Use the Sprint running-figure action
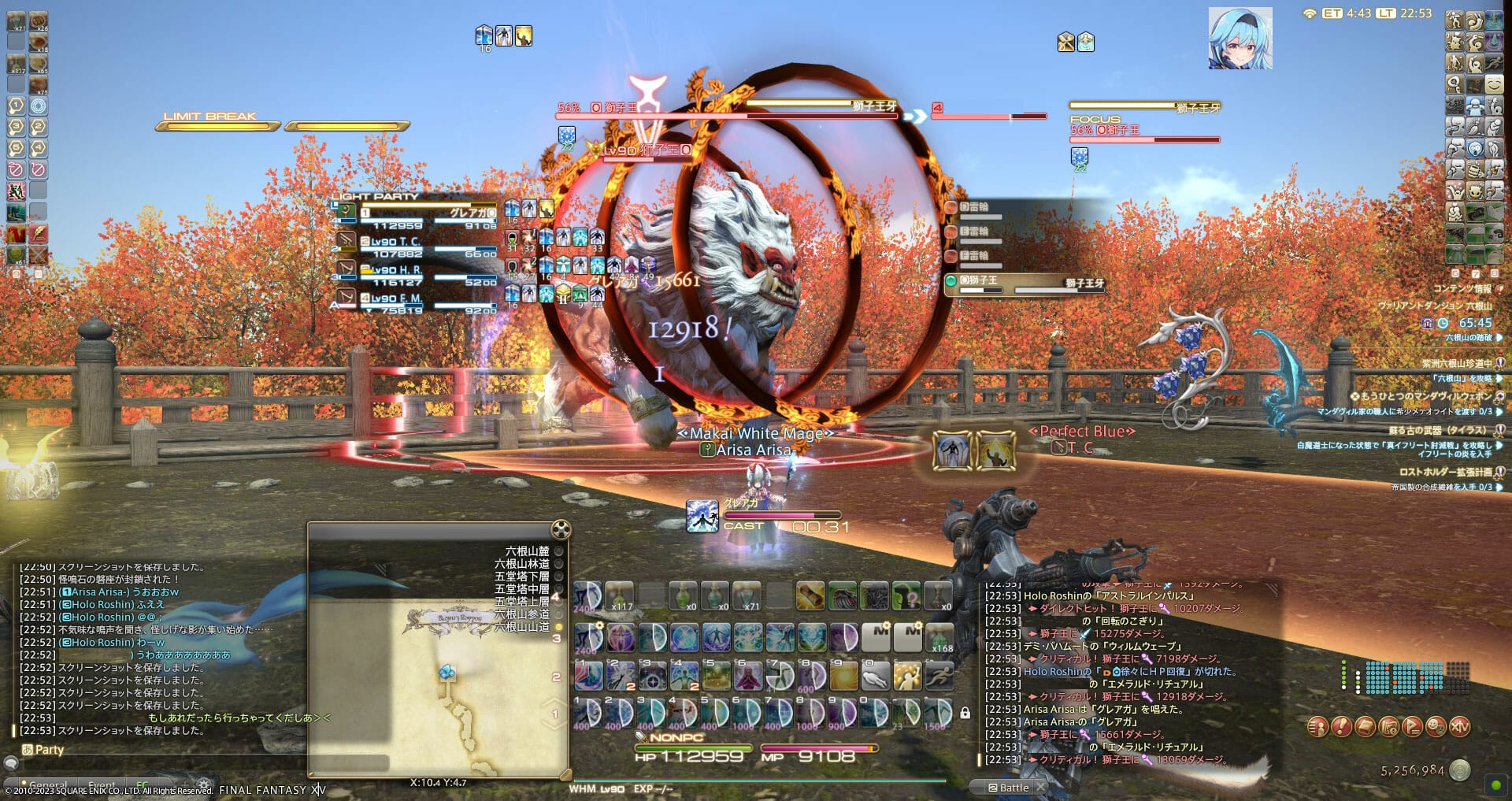 (939, 676)
